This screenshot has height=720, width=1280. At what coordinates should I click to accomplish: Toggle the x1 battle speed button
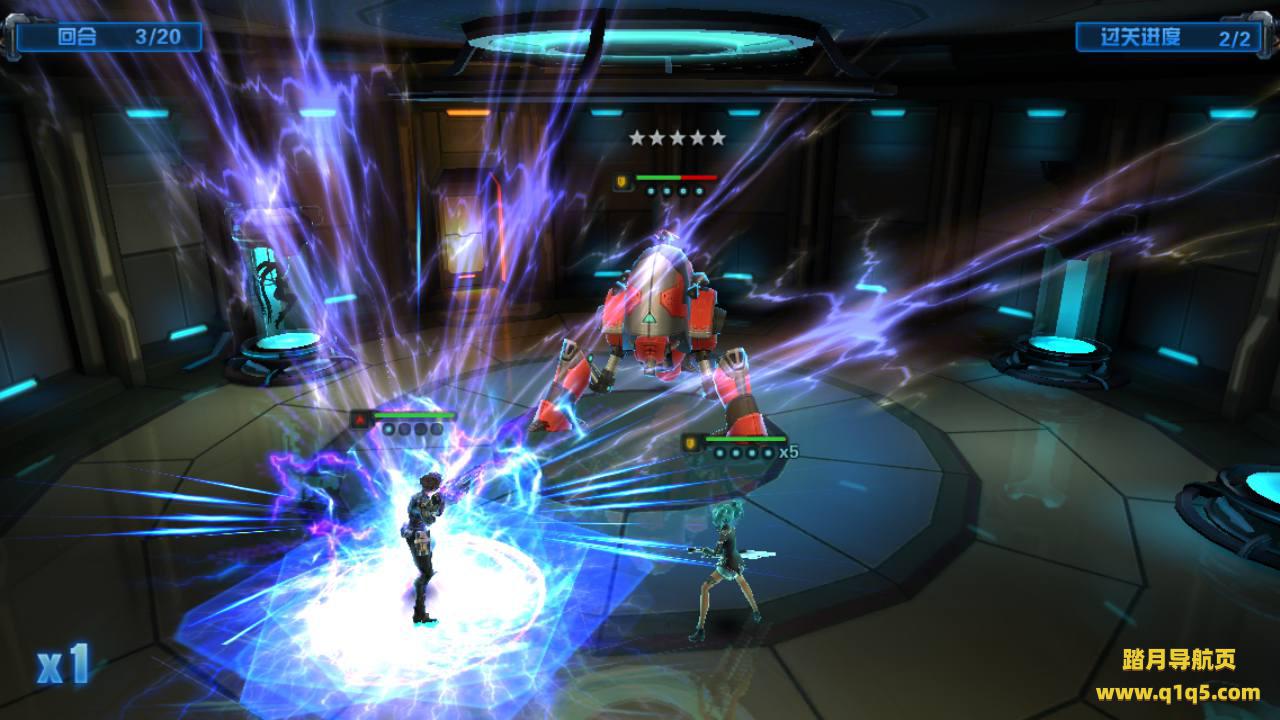tap(64, 664)
